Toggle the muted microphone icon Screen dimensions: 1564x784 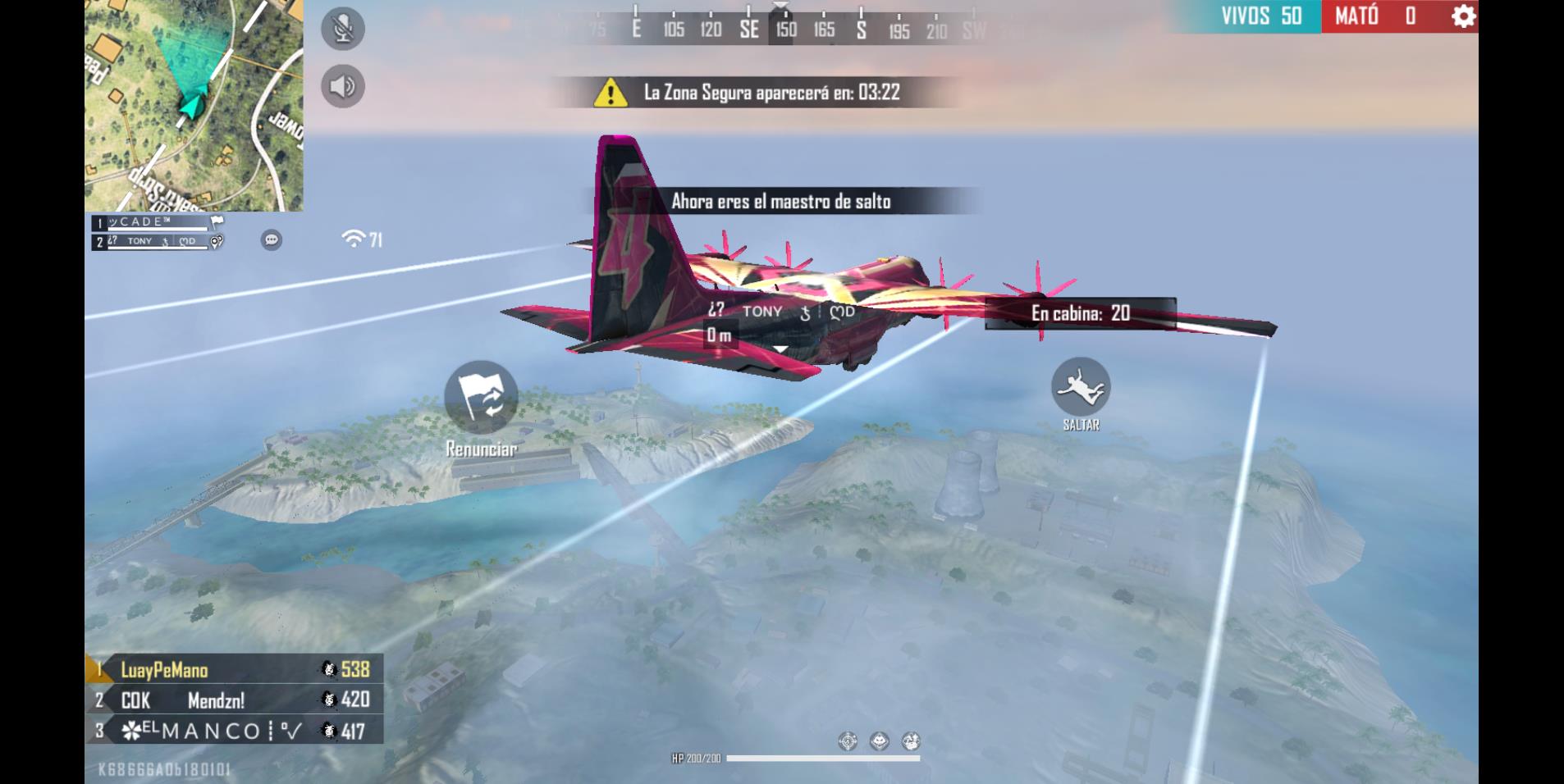(342, 29)
